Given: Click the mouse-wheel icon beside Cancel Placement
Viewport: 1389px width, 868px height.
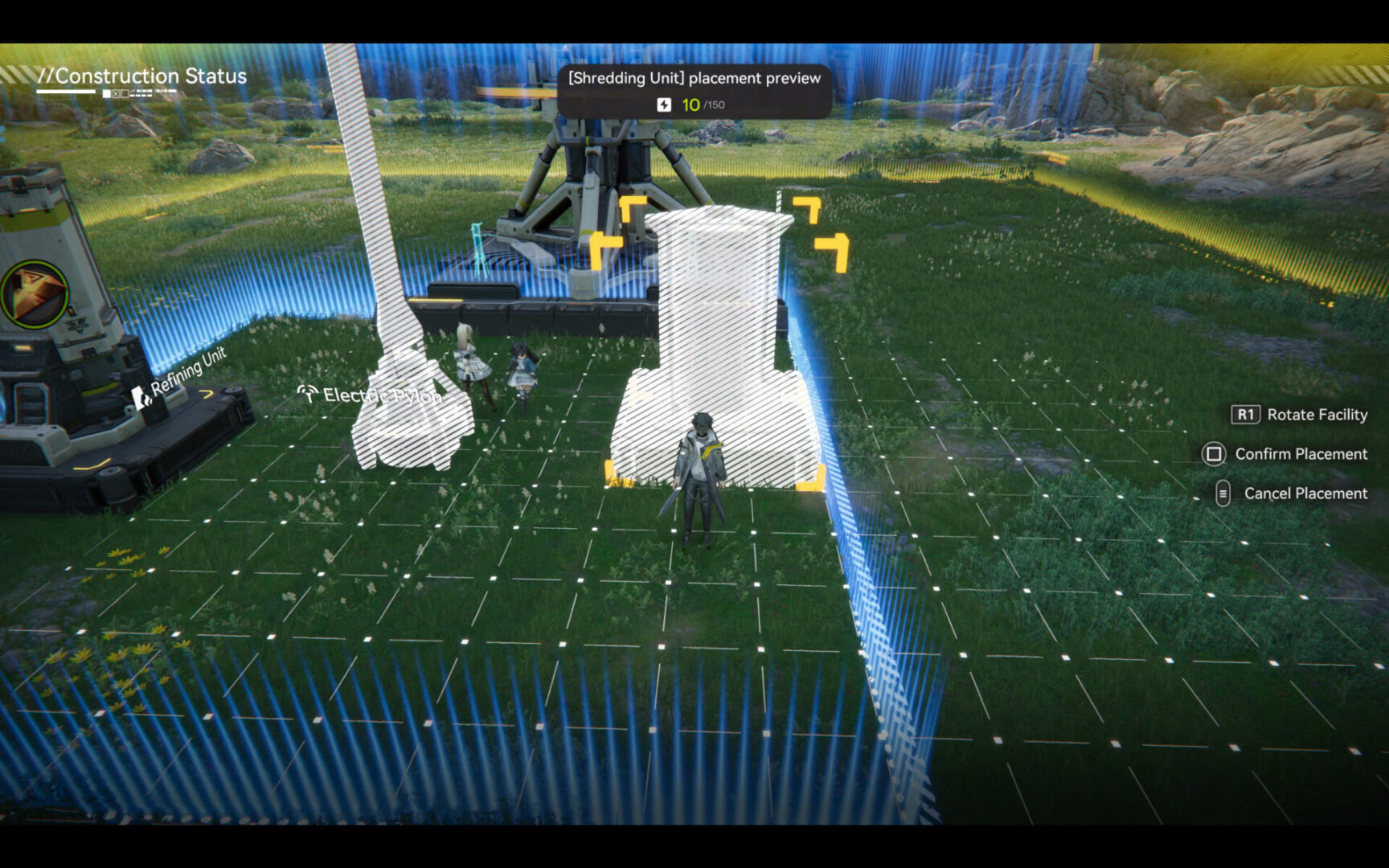Looking at the screenshot, I should click(1223, 493).
